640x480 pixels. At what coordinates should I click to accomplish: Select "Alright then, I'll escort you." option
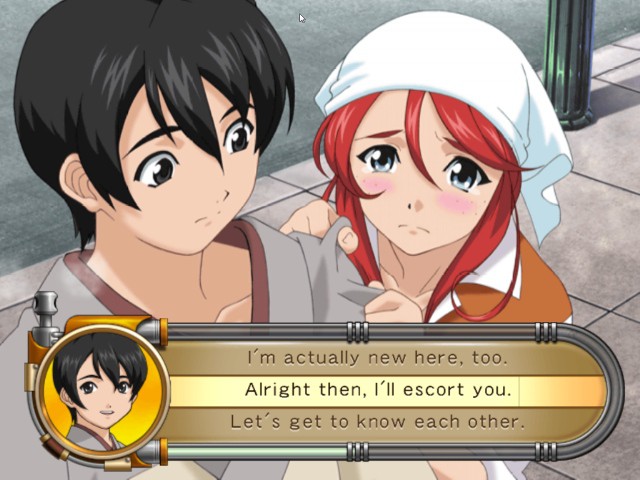(378, 390)
